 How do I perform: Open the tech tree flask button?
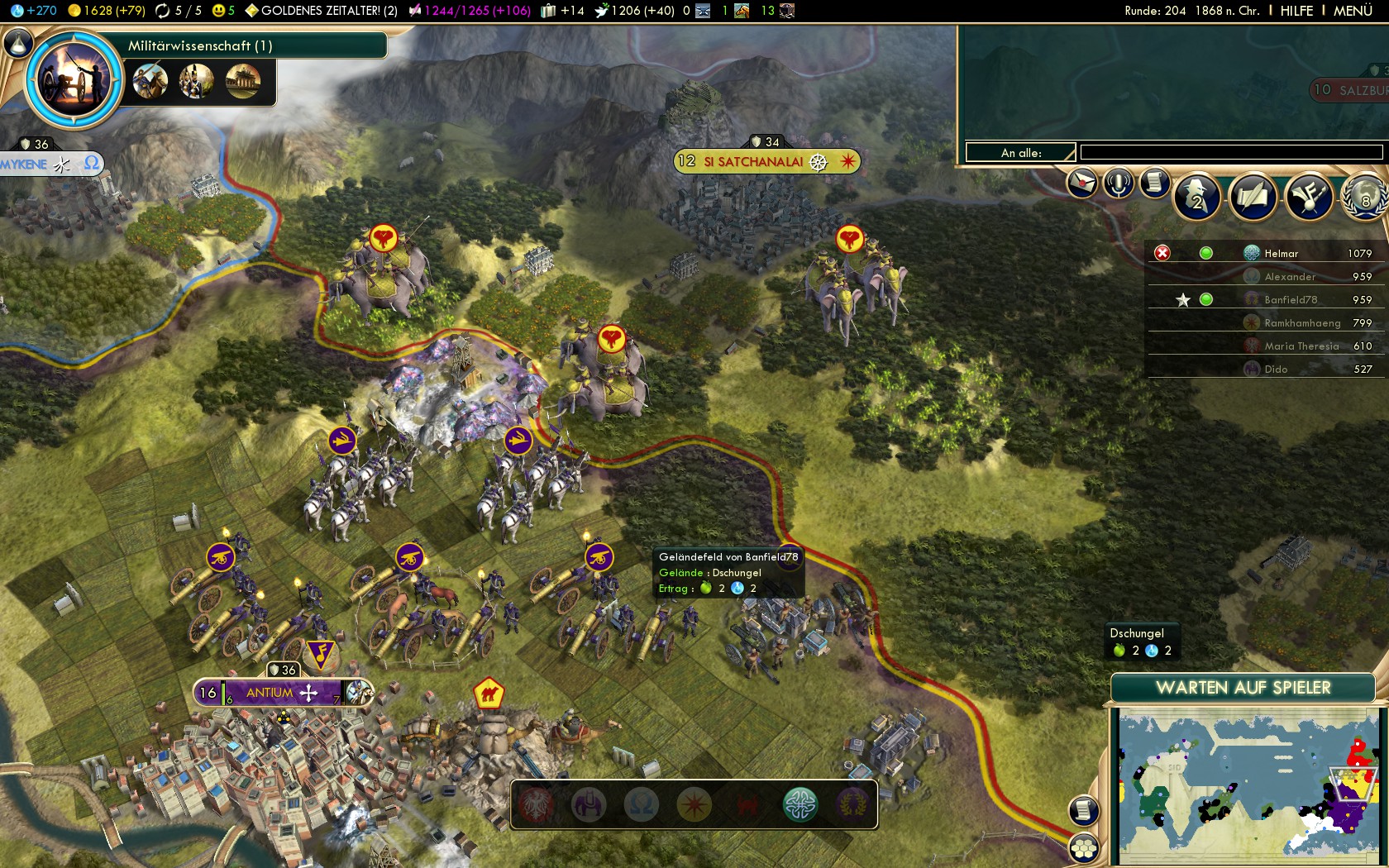pos(18,43)
